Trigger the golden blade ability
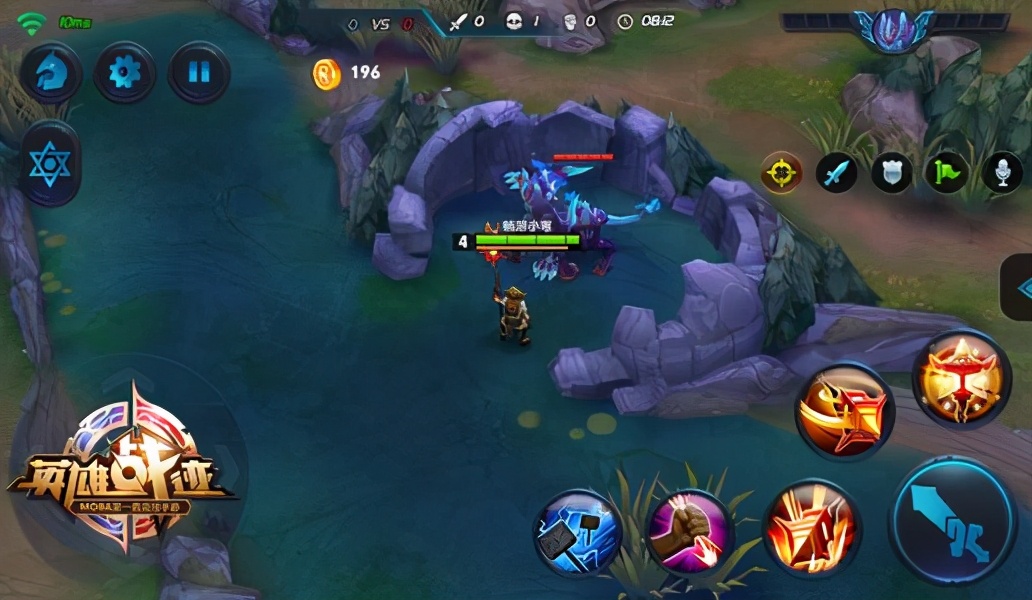 click(845, 411)
